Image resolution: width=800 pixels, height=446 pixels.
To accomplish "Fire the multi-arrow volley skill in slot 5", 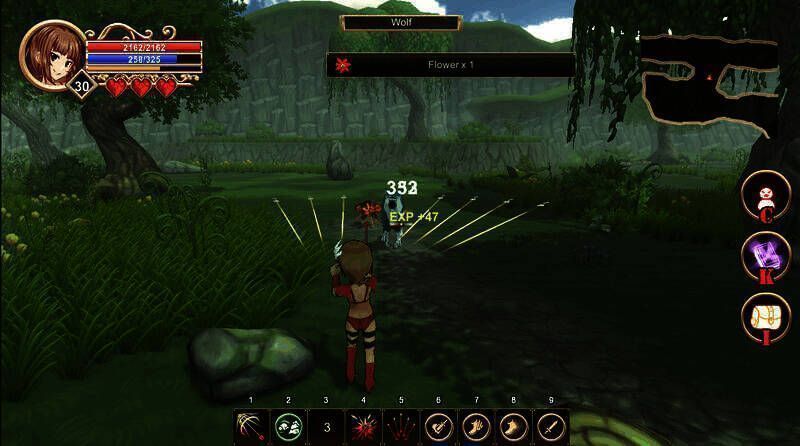I will click(x=400, y=427).
